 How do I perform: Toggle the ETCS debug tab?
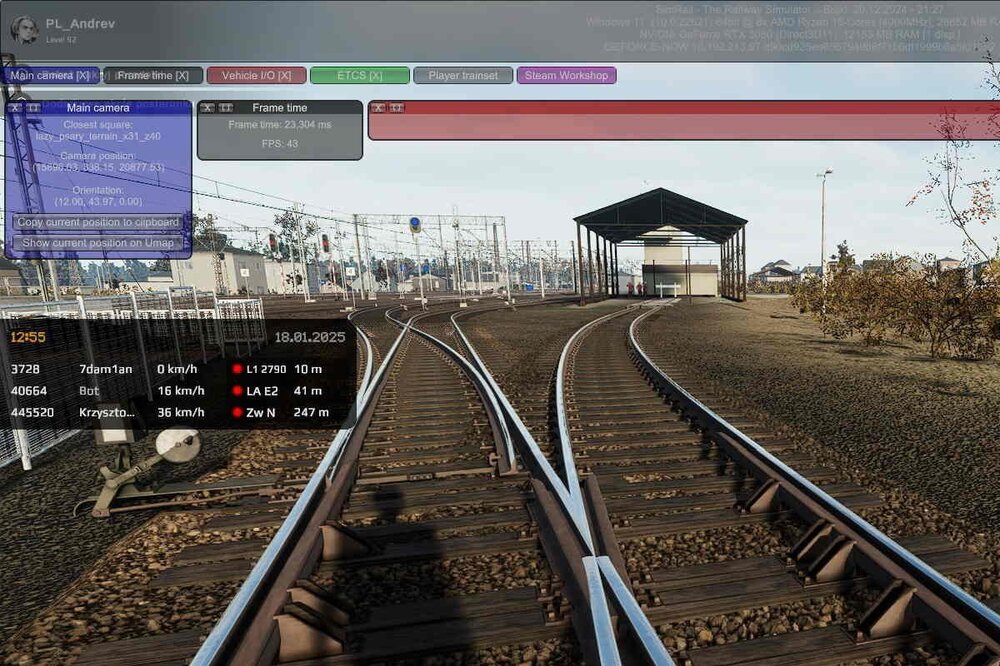pyautogui.click(x=359, y=75)
